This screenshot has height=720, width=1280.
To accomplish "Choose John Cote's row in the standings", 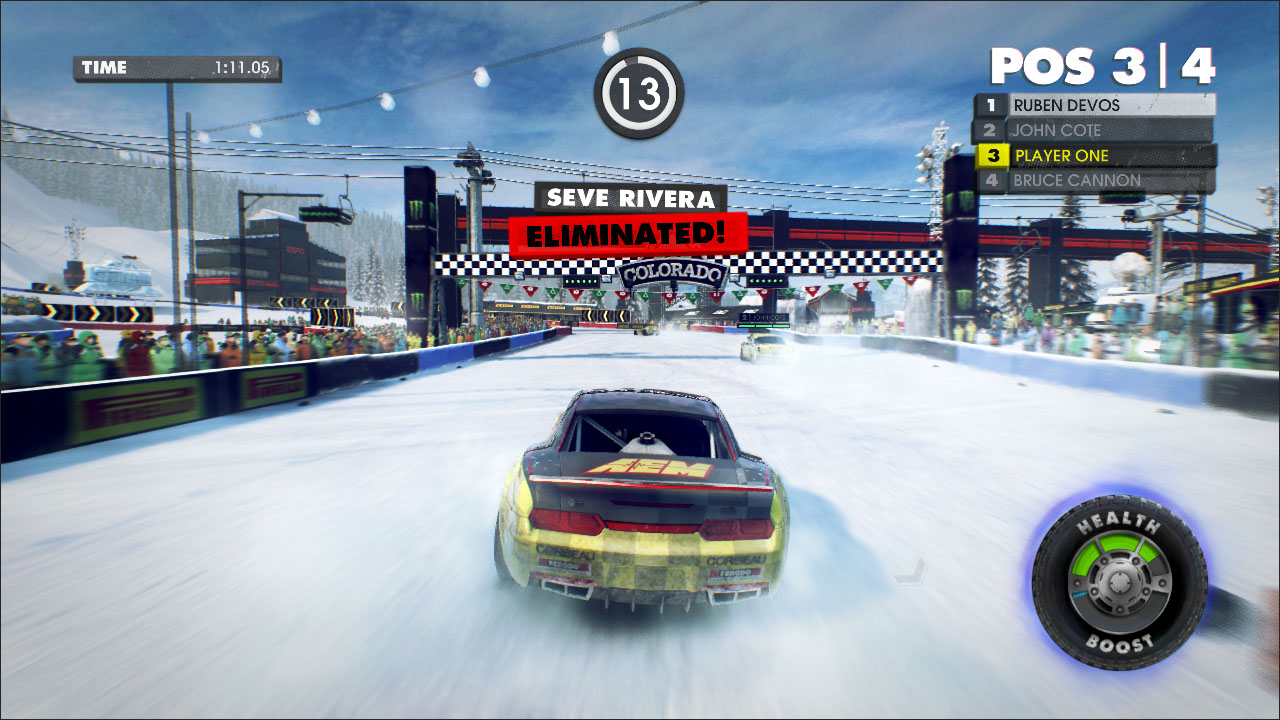I will pyautogui.click(x=1095, y=130).
